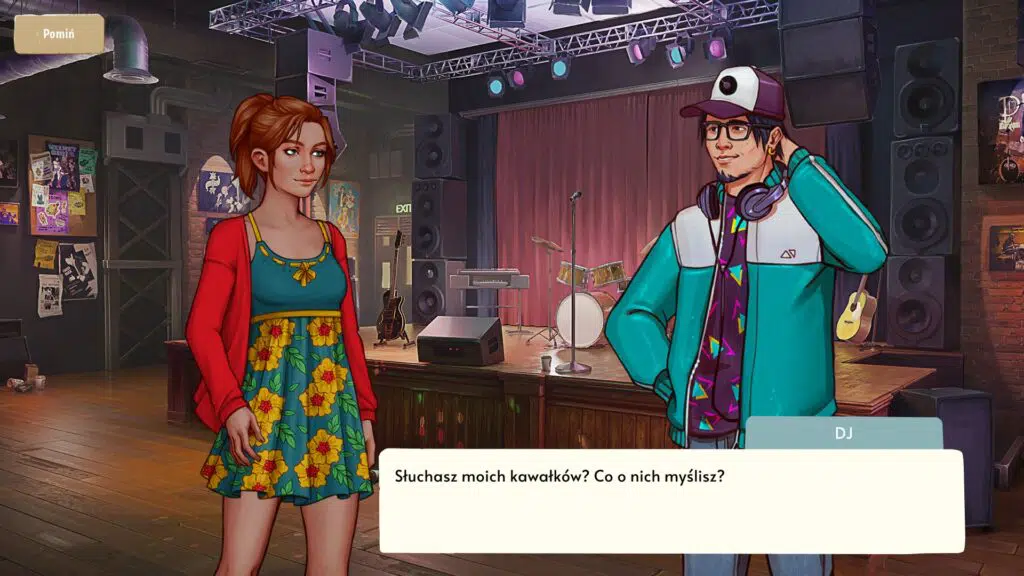Screen dimensions: 1024x576
Task: Advance the DJ's dialogue text box
Action: tap(670, 500)
